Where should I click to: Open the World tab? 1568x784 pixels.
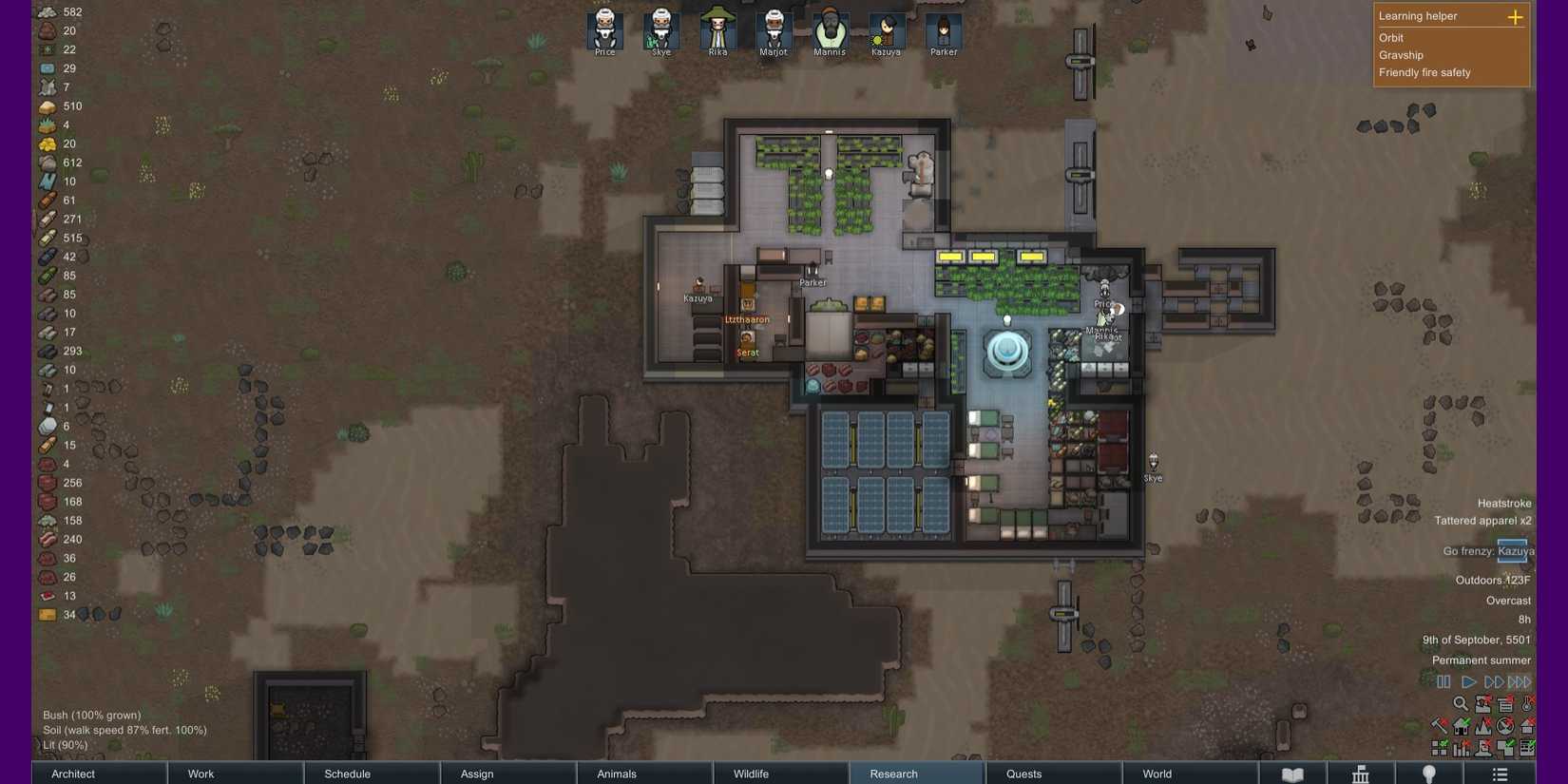[1157, 774]
